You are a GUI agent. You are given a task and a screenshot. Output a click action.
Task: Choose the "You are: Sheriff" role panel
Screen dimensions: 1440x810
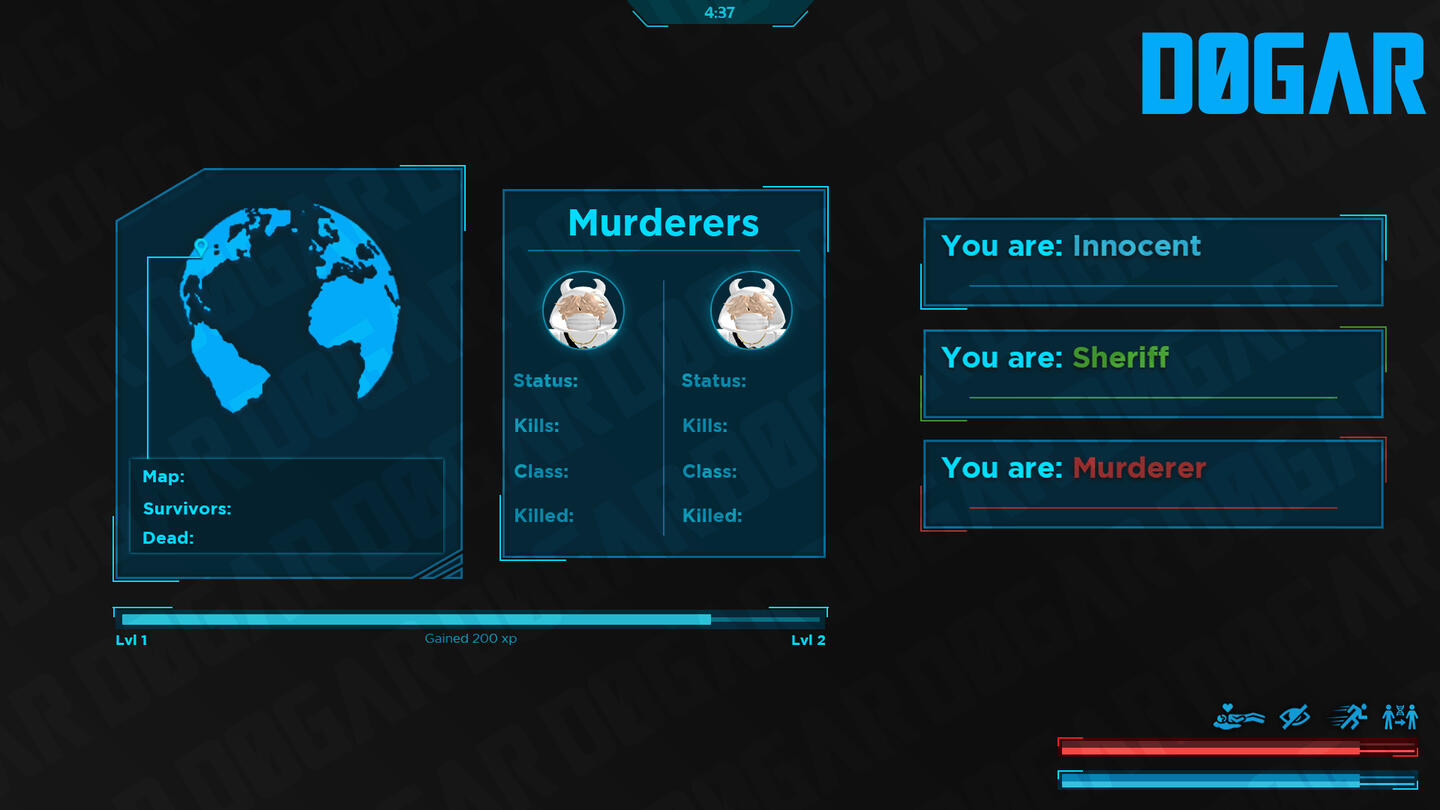tap(1153, 373)
